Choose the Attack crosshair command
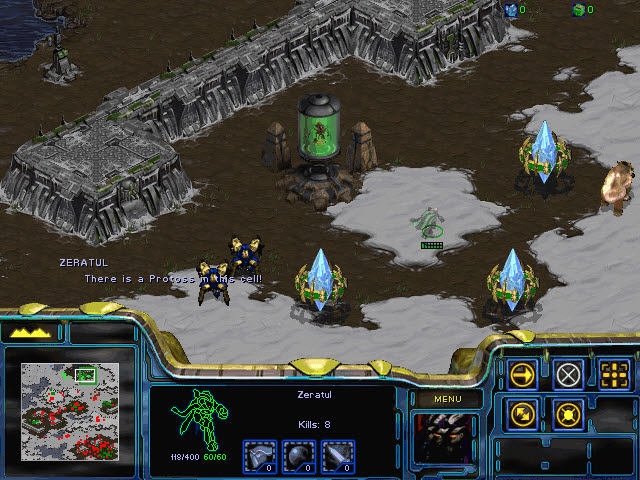The width and height of the screenshot is (640, 480). pyautogui.click(x=615, y=375)
